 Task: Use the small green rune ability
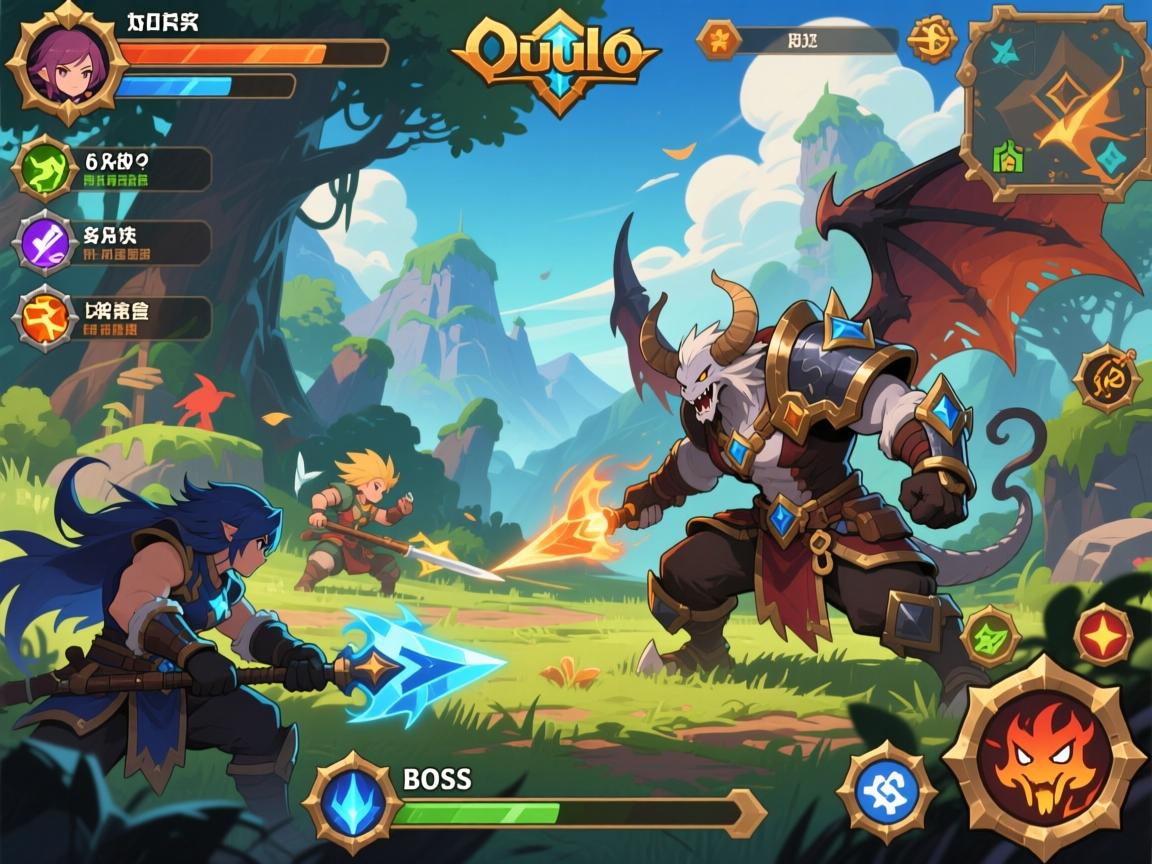990,636
